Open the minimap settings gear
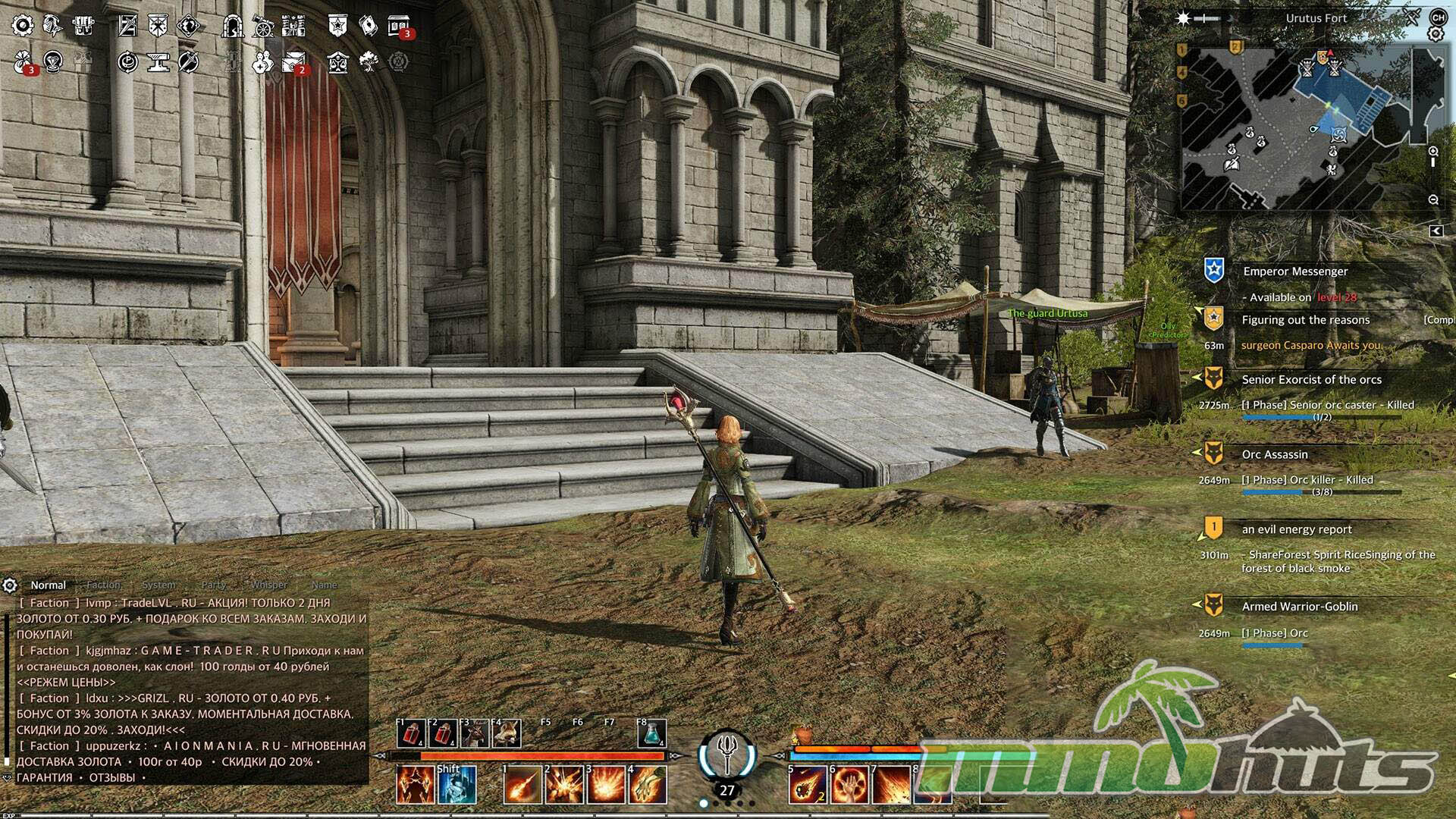 click(x=1435, y=34)
